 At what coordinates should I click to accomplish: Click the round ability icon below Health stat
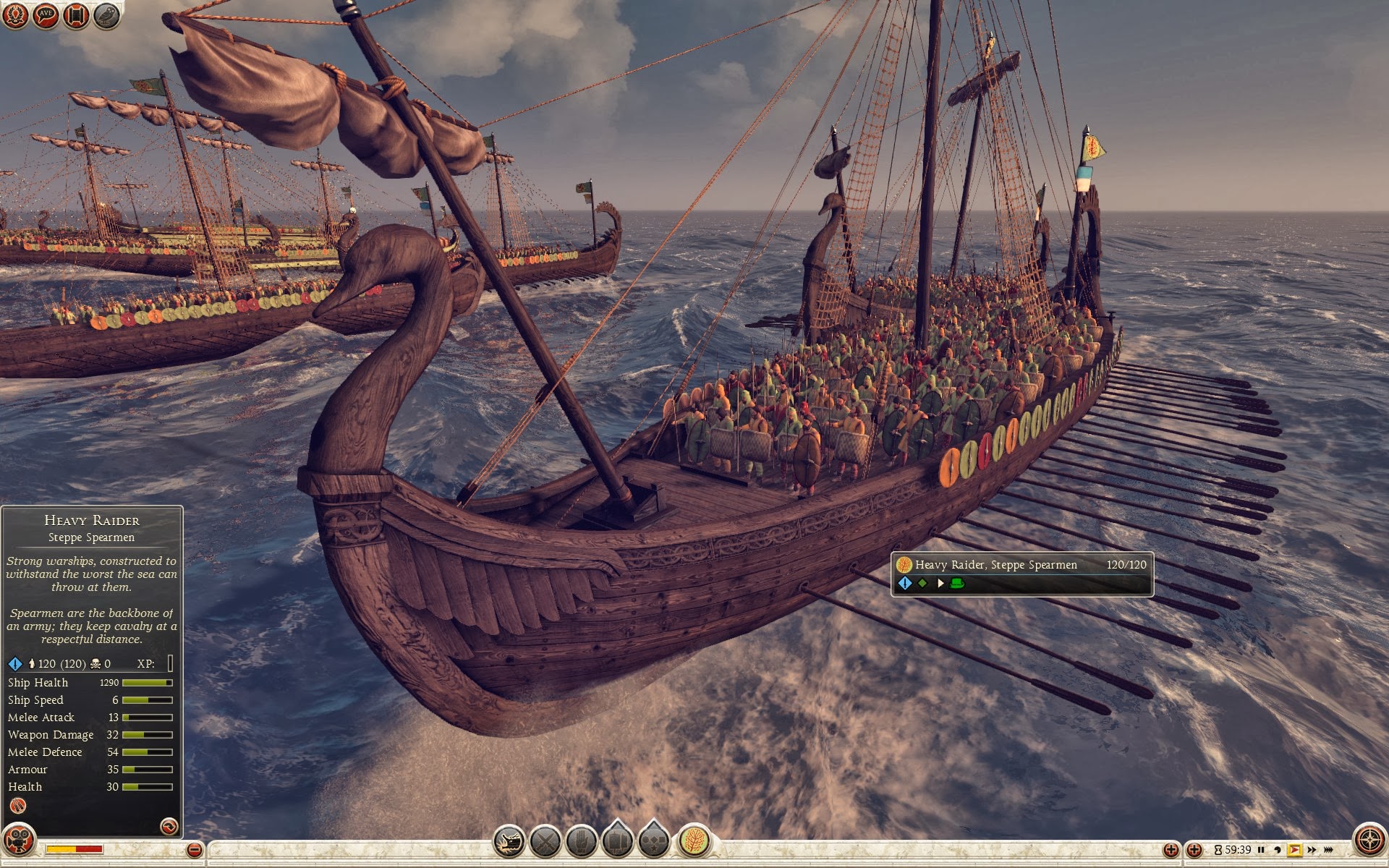click(x=18, y=806)
